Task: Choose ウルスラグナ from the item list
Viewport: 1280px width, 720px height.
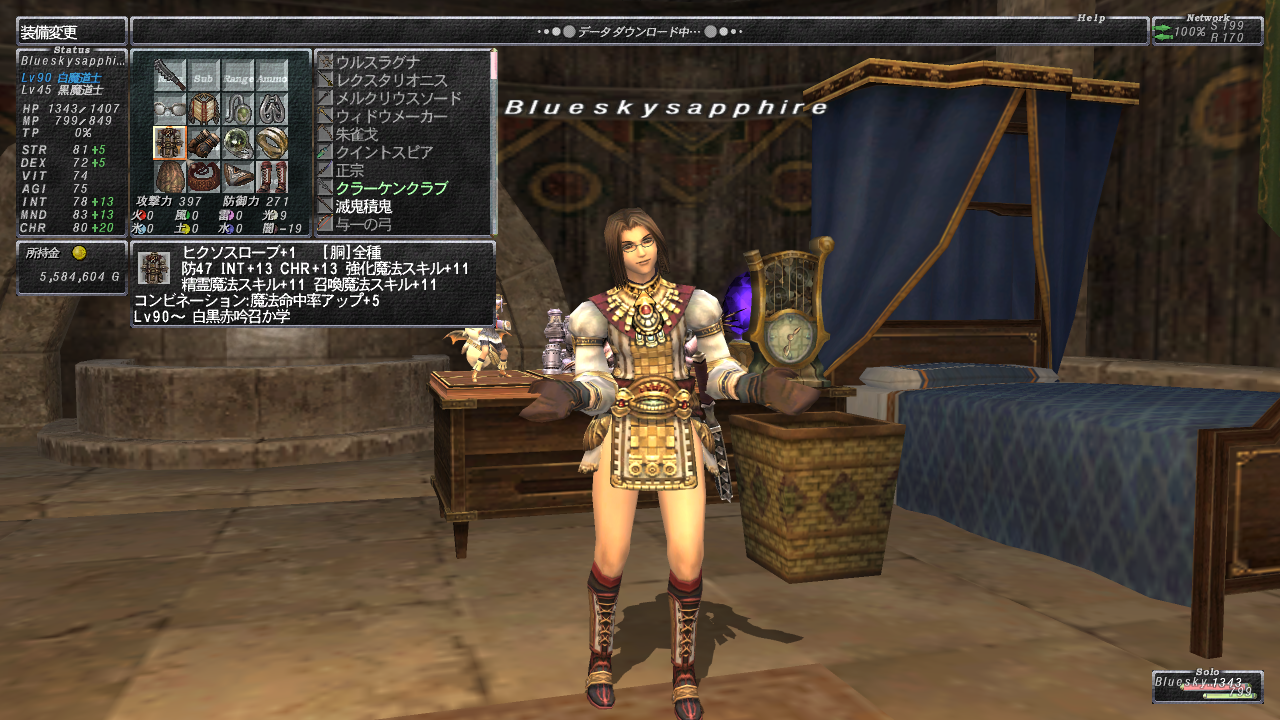Action: click(x=376, y=62)
